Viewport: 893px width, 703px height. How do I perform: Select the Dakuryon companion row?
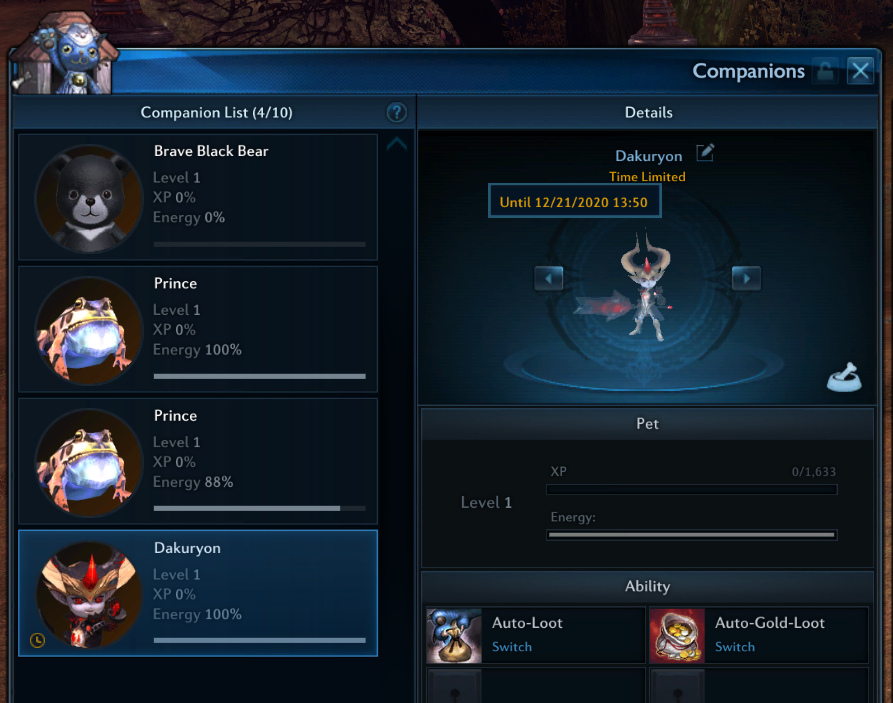[x=198, y=593]
